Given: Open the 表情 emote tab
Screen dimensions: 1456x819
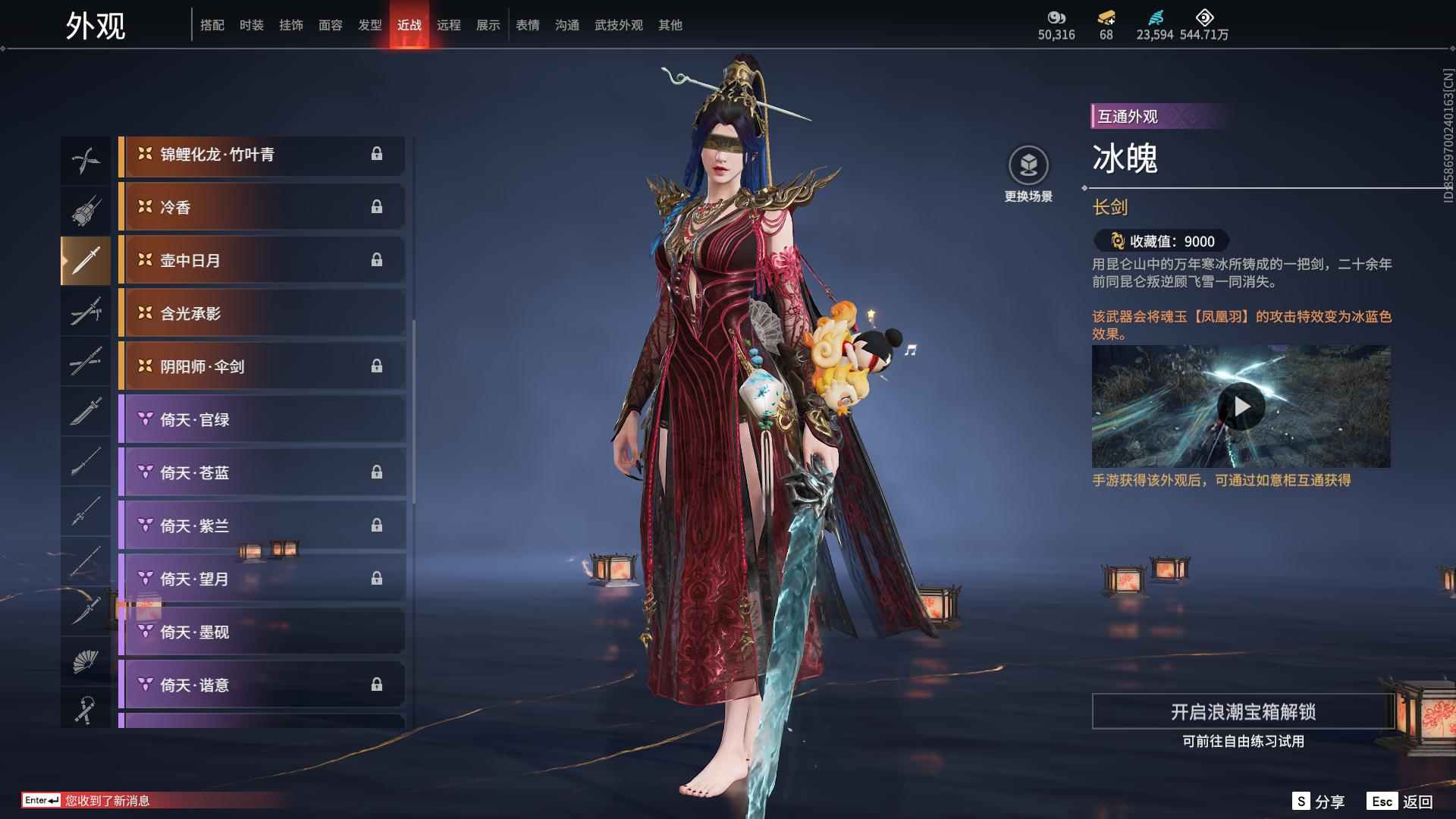Looking at the screenshot, I should (527, 25).
